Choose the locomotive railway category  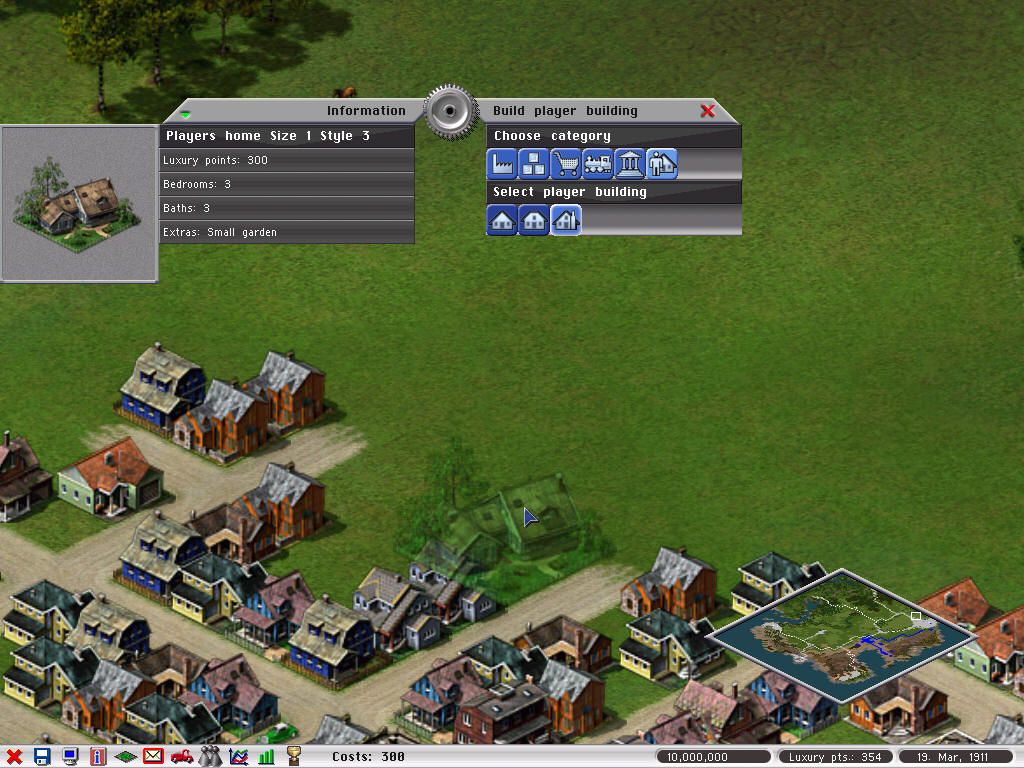coord(598,163)
